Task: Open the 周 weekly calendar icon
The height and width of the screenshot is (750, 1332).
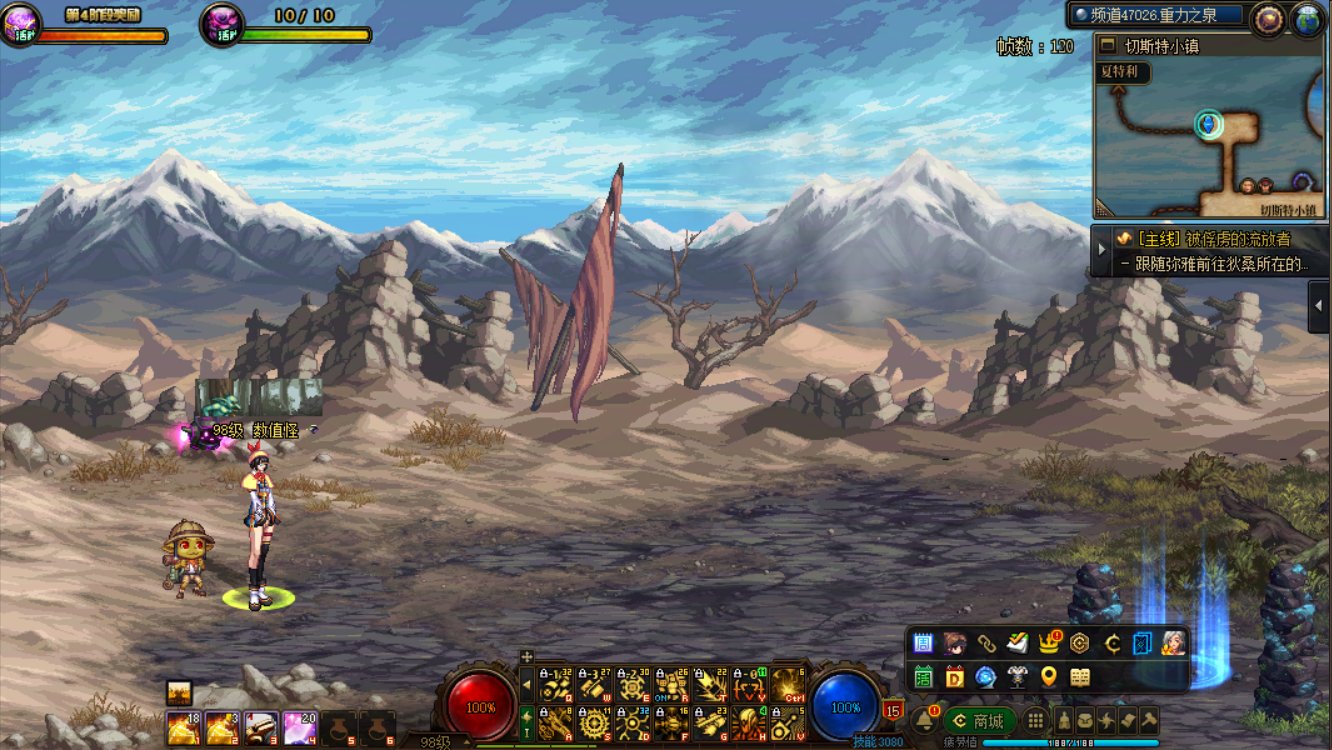Action: click(923, 643)
